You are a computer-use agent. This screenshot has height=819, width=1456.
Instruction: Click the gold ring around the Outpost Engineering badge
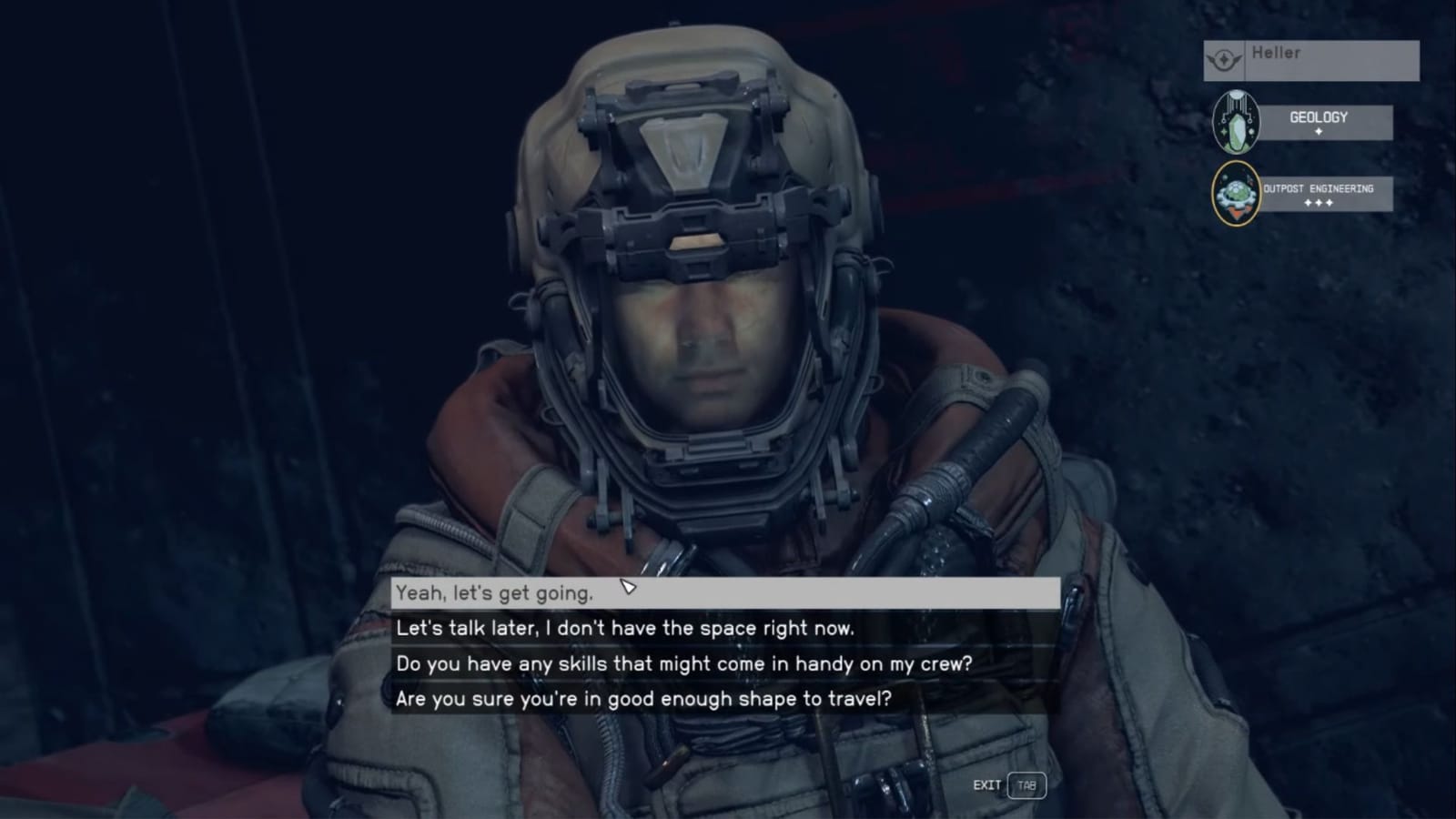1217,194
